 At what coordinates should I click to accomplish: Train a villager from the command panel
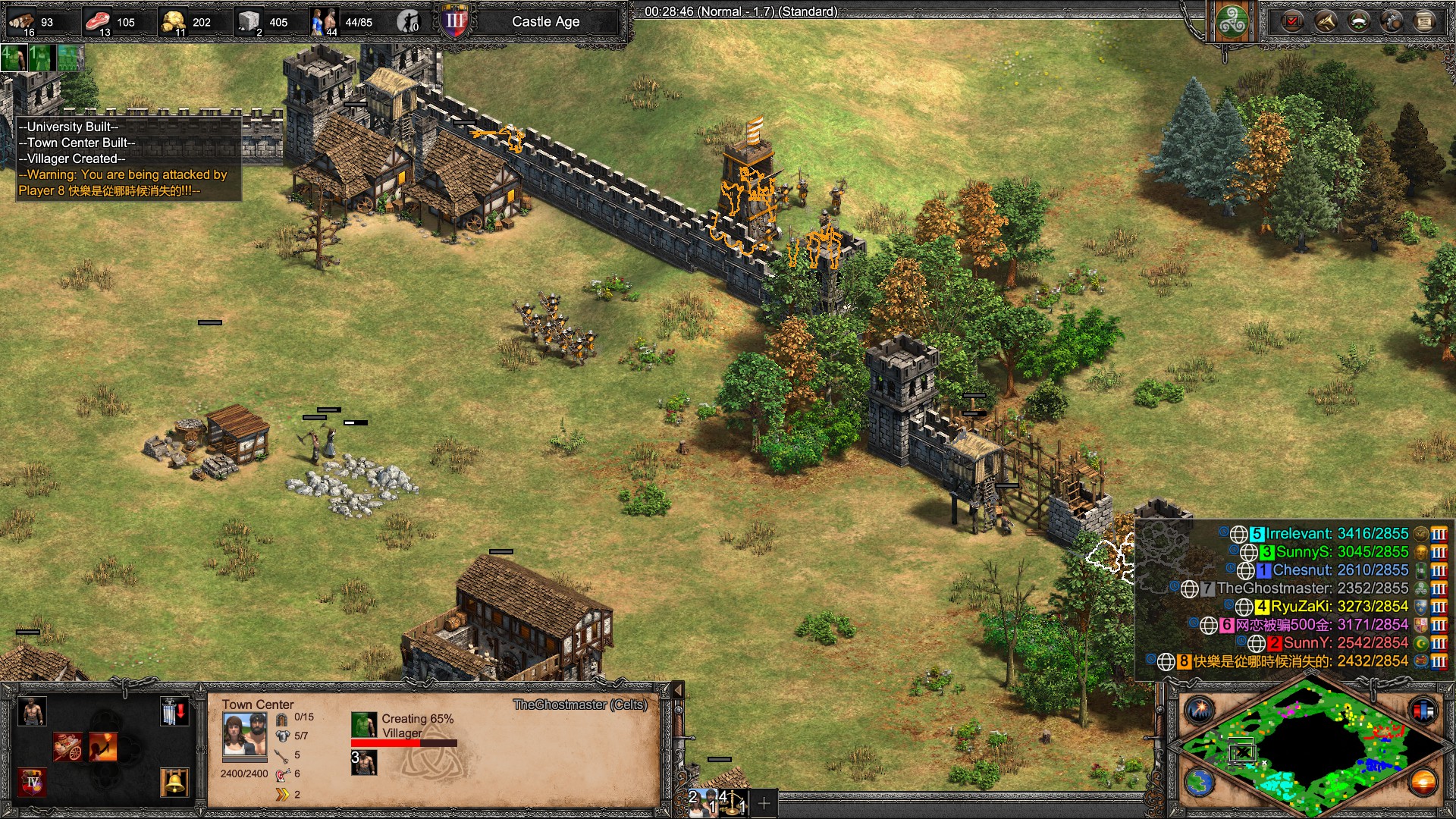pyautogui.click(x=31, y=712)
